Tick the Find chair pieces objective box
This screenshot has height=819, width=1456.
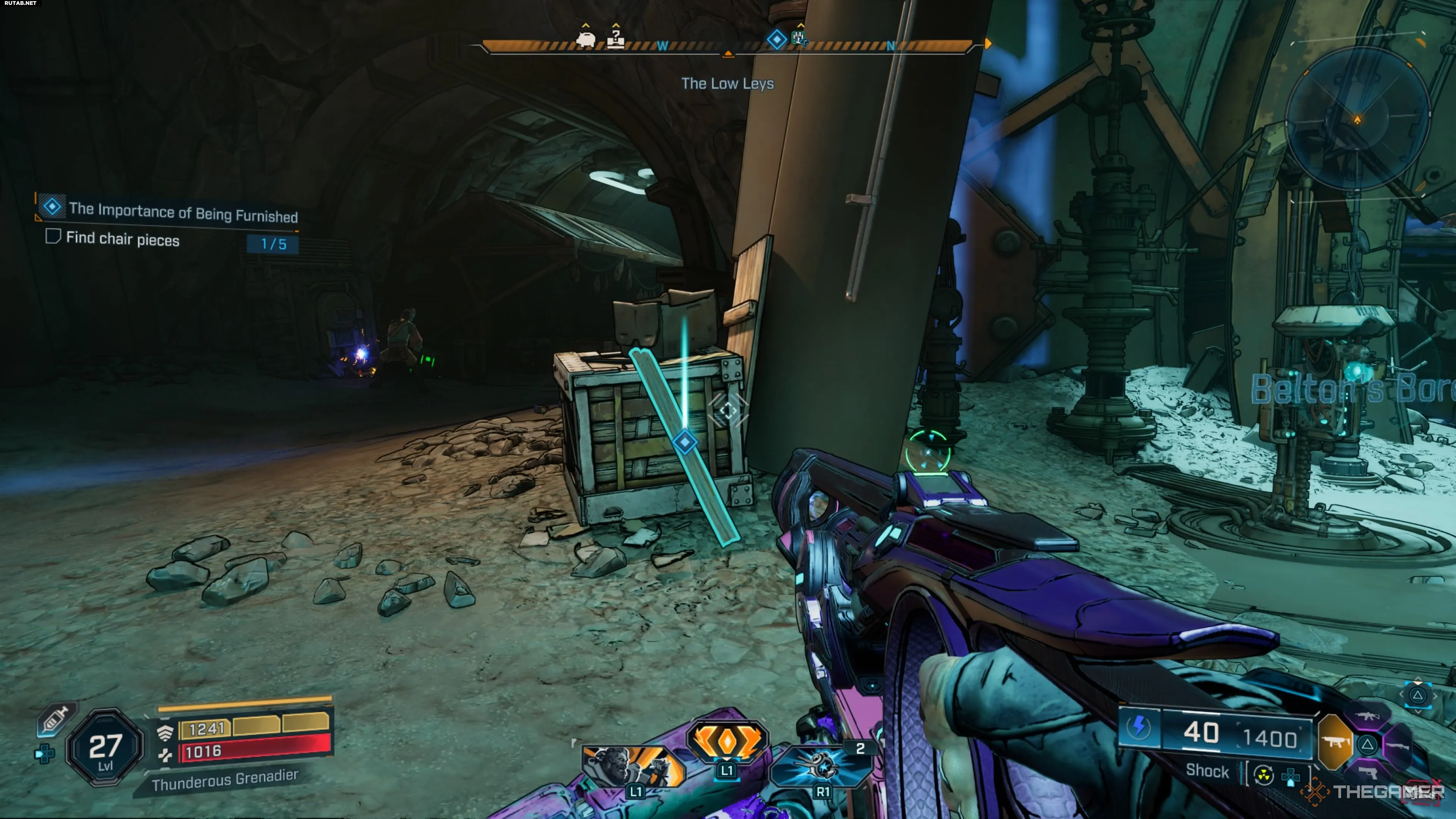53,236
